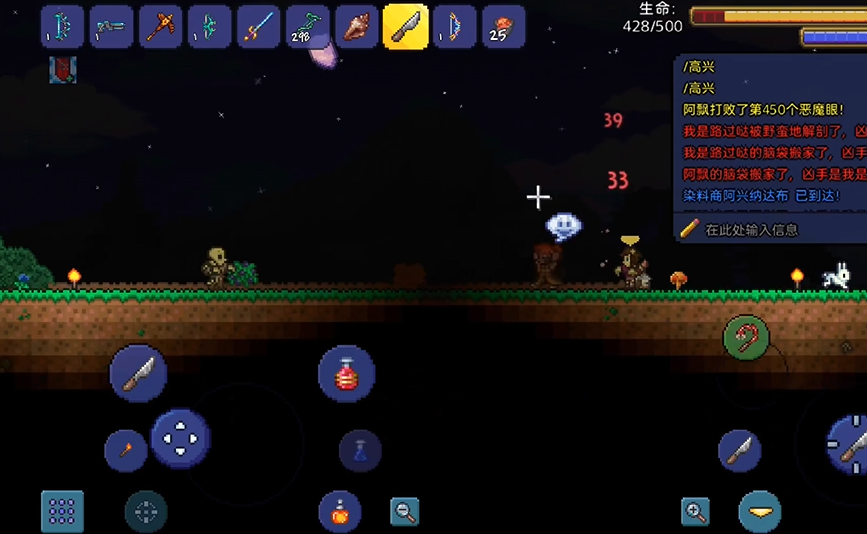Drink the orange buff potion
867x534 pixels.
tap(339, 512)
